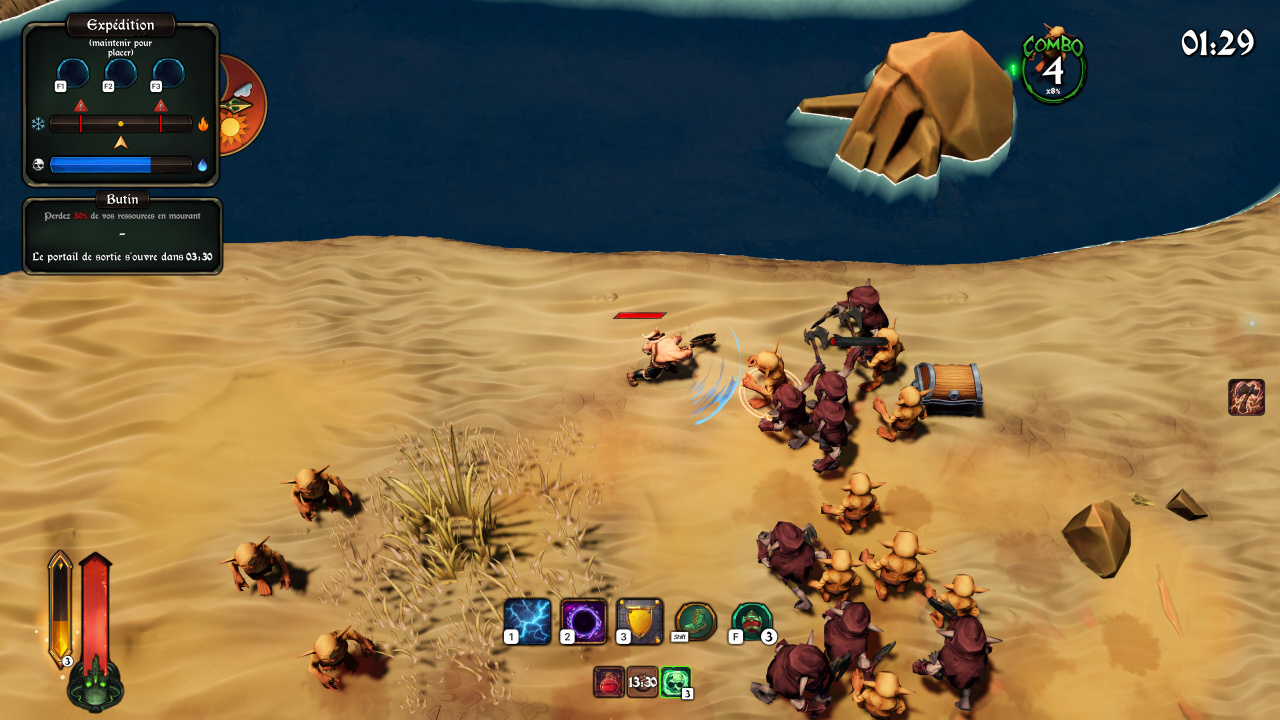Open the Butin loot panel
1280x720 pixels.
[122, 200]
